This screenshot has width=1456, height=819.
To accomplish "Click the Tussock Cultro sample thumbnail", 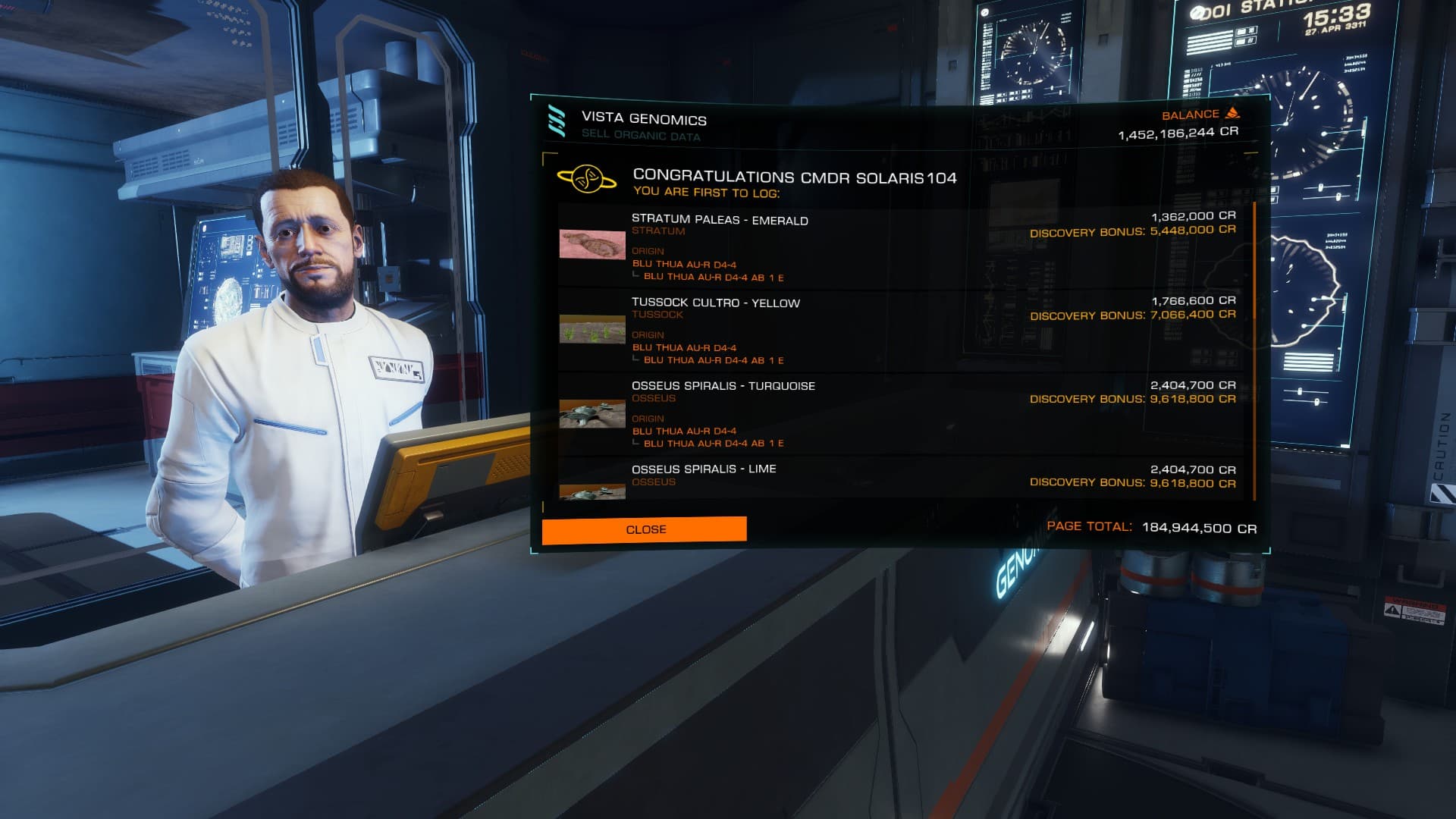I will 592,328.
